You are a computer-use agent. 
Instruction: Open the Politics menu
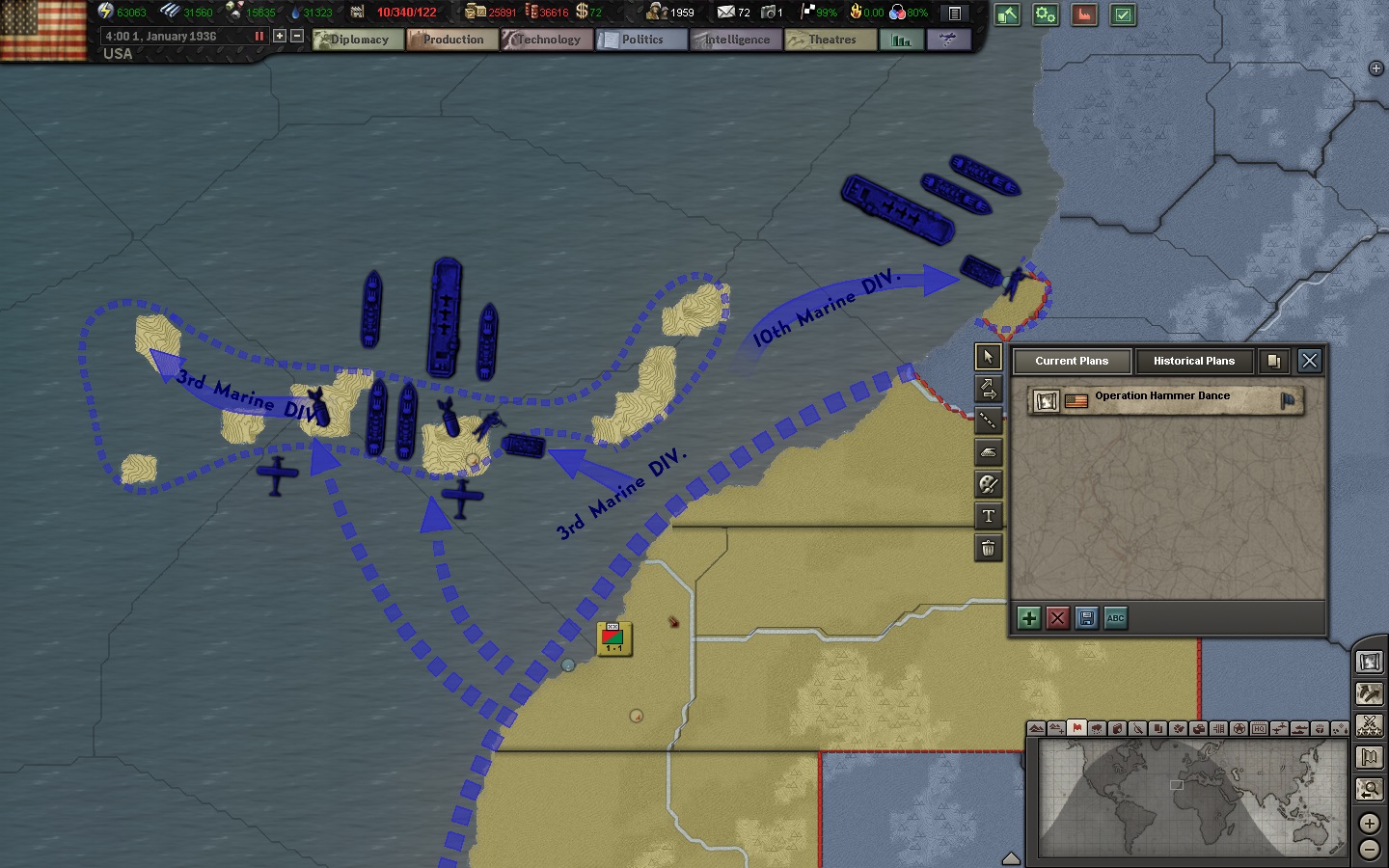point(640,40)
